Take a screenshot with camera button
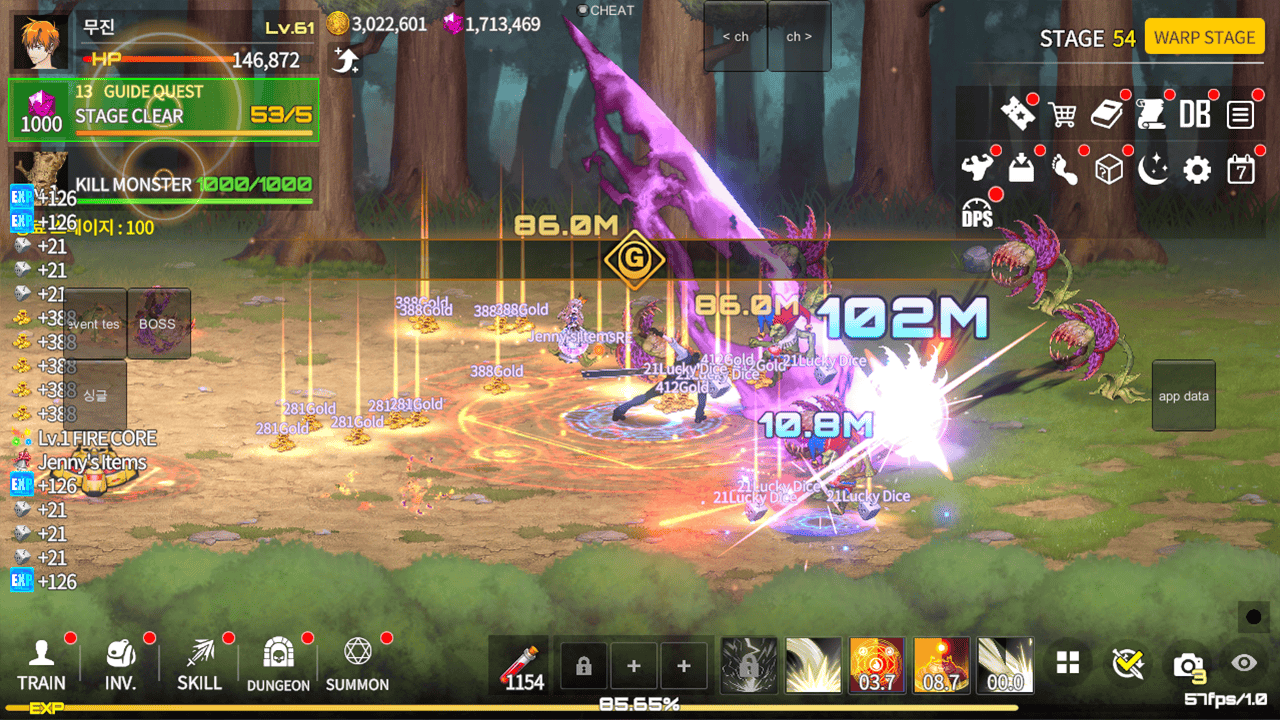Viewport: 1280px width, 720px height. (x=1188, y=664)
